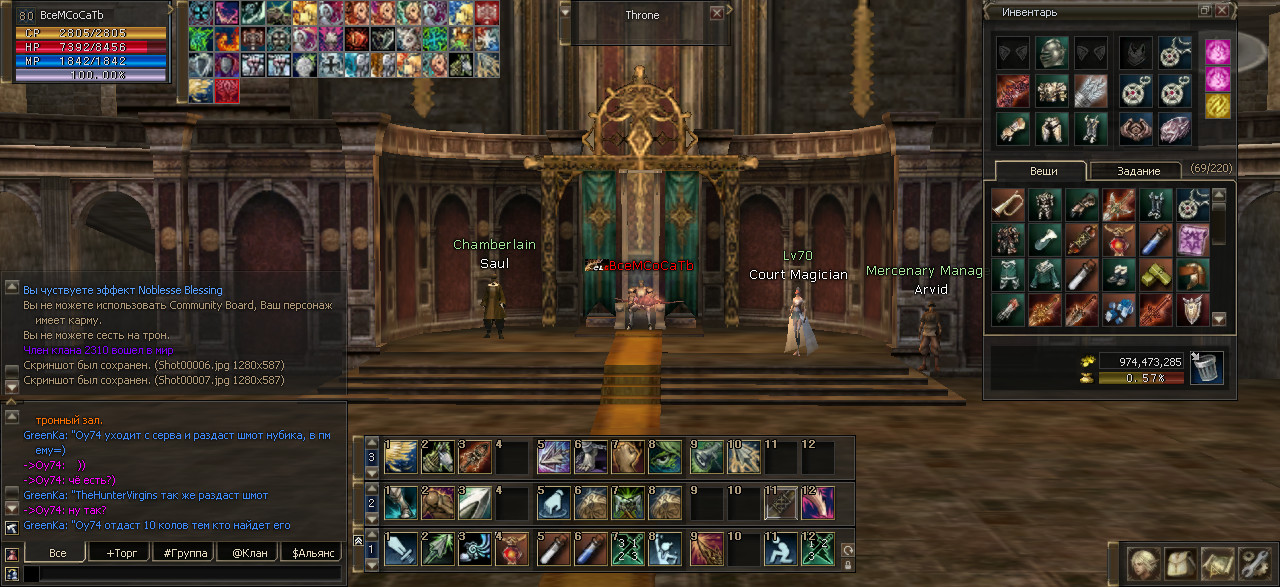
Task: Show the @Клан clan chat tab
Action: click(x=249, y=552)
